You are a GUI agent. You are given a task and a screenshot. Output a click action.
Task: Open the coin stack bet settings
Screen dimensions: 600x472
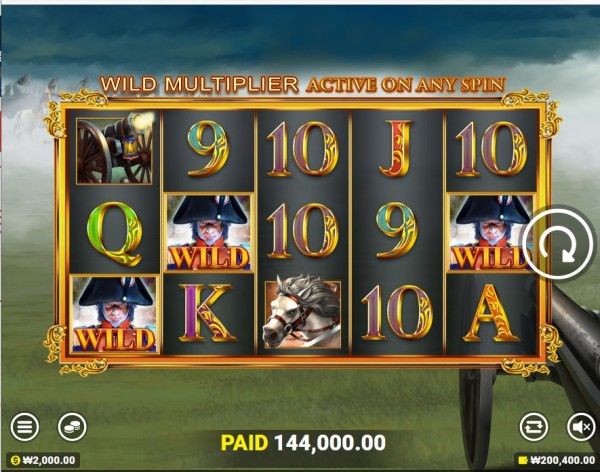point(72,427)
